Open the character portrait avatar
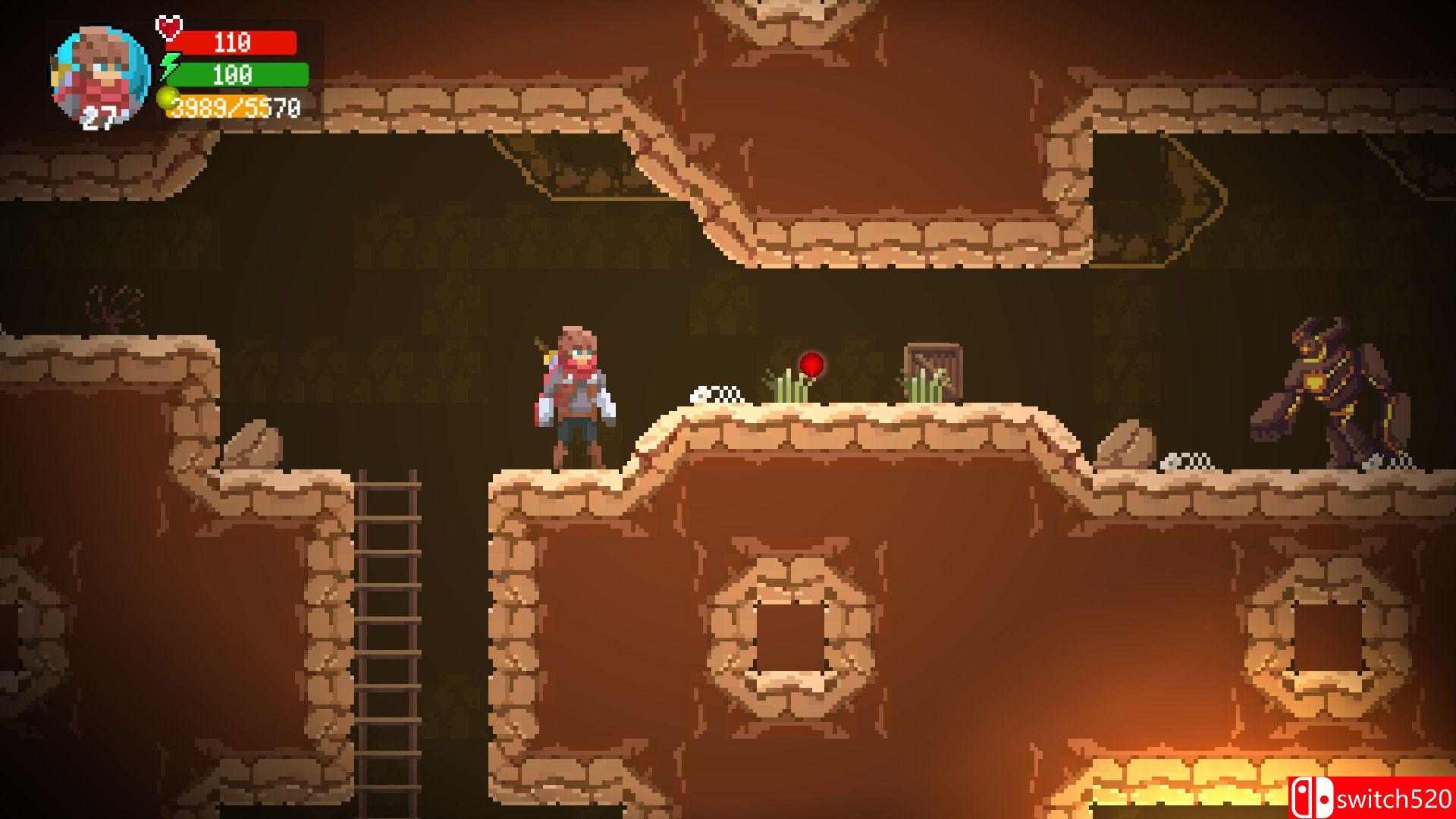The height and width of the screenshot is (819, 1456). (97, 72)
